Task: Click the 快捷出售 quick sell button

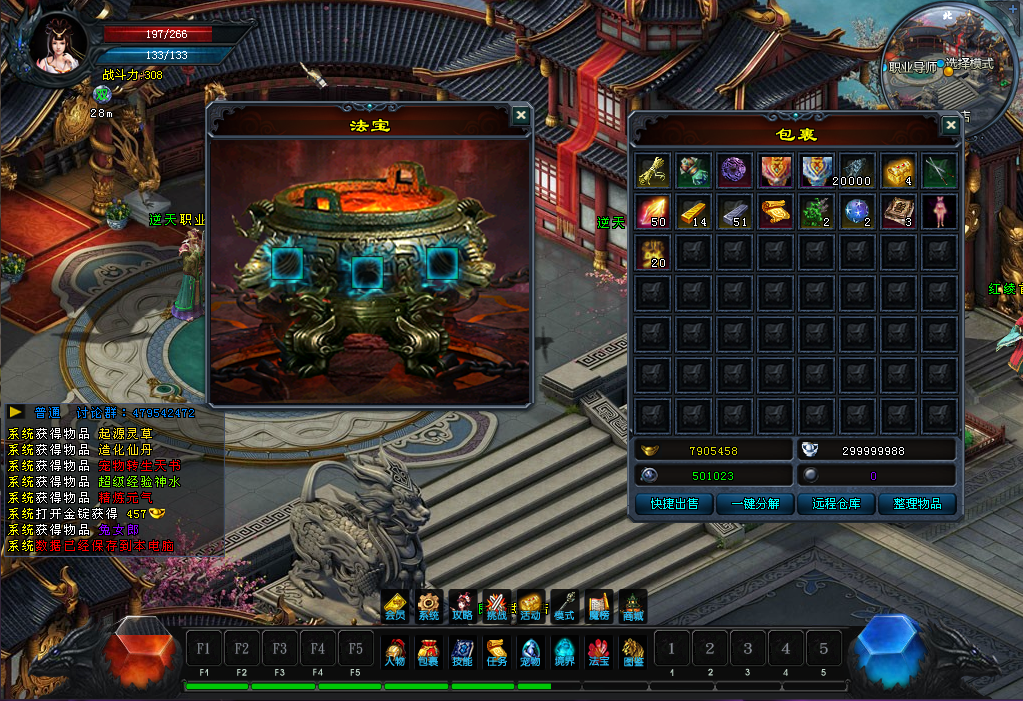Action: pos(674,503)
